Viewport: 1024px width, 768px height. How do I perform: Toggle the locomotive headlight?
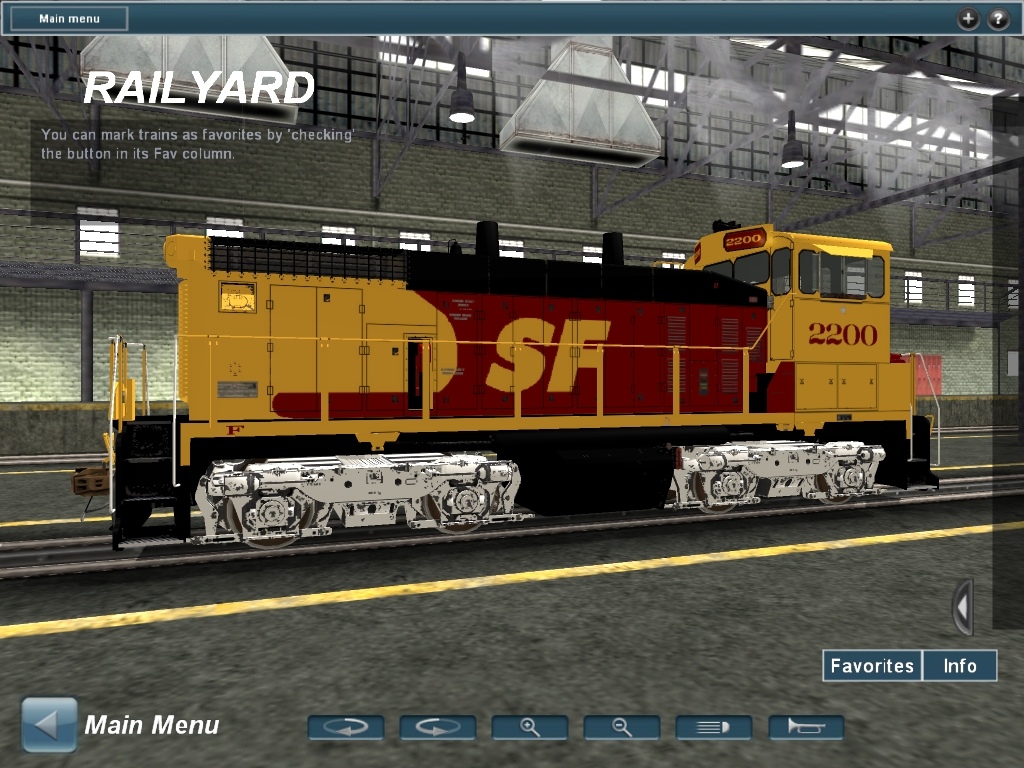pos(714,727)
